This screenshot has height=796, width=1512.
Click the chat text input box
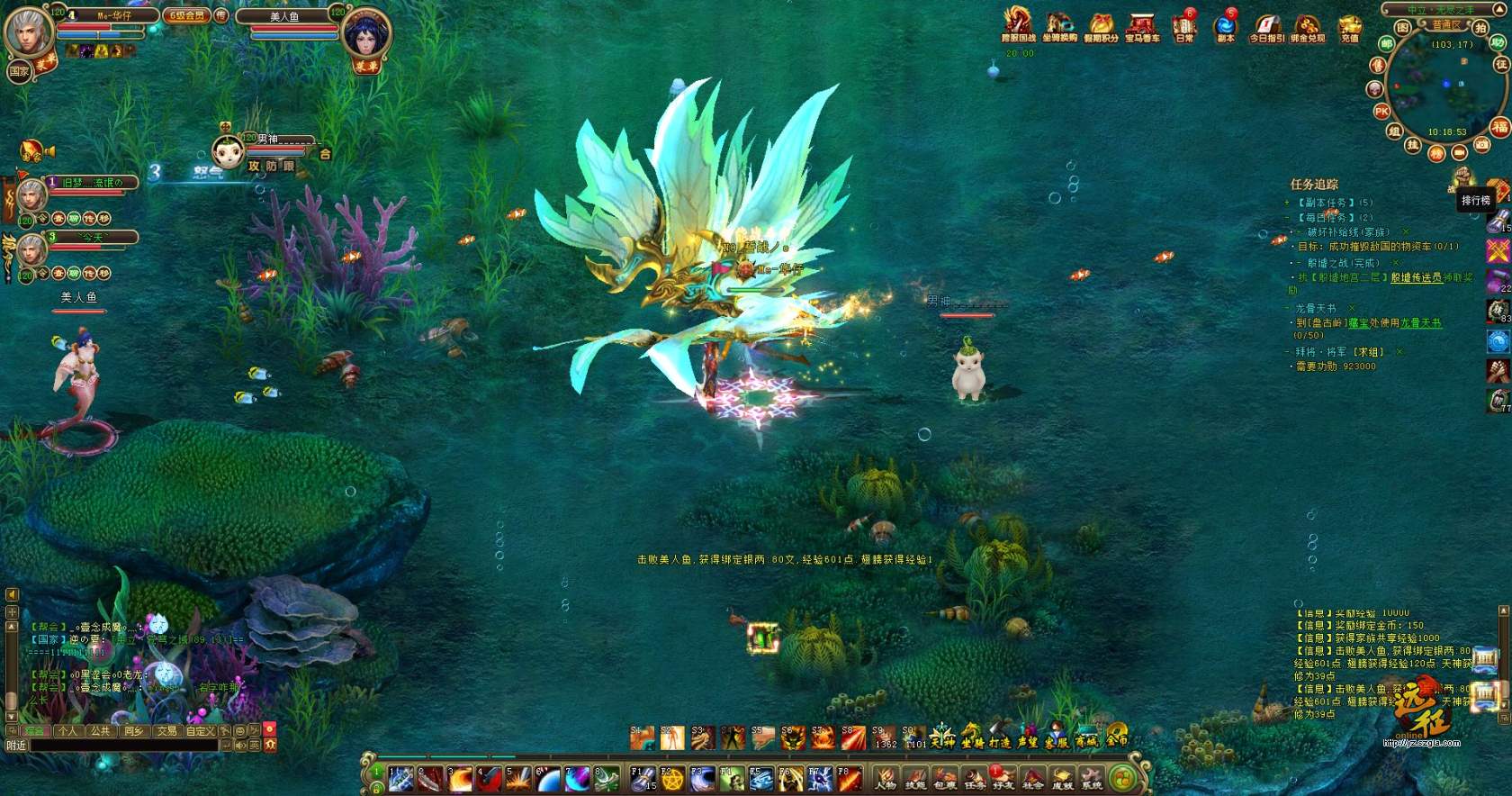click(126, 746)
